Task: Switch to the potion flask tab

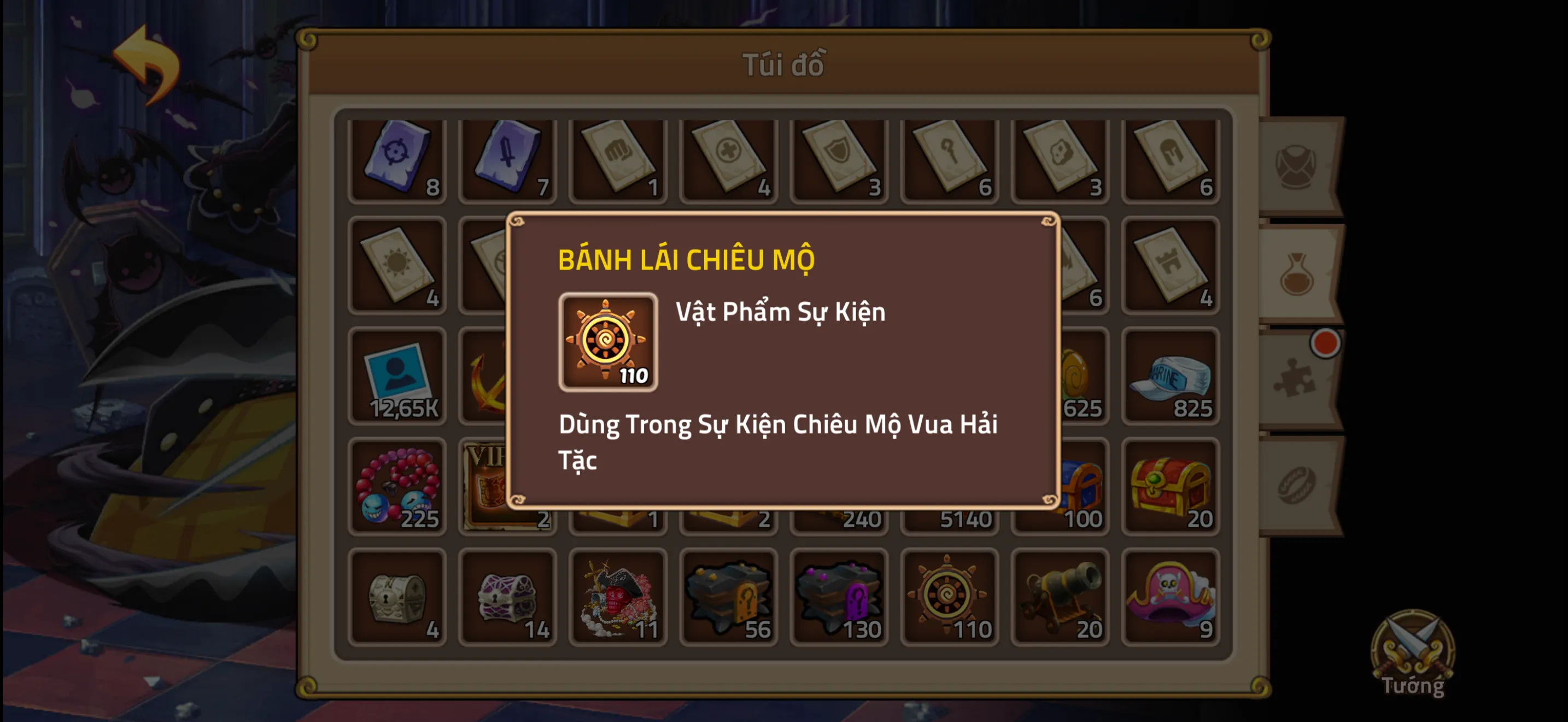Action: (x=1298, y=274)
